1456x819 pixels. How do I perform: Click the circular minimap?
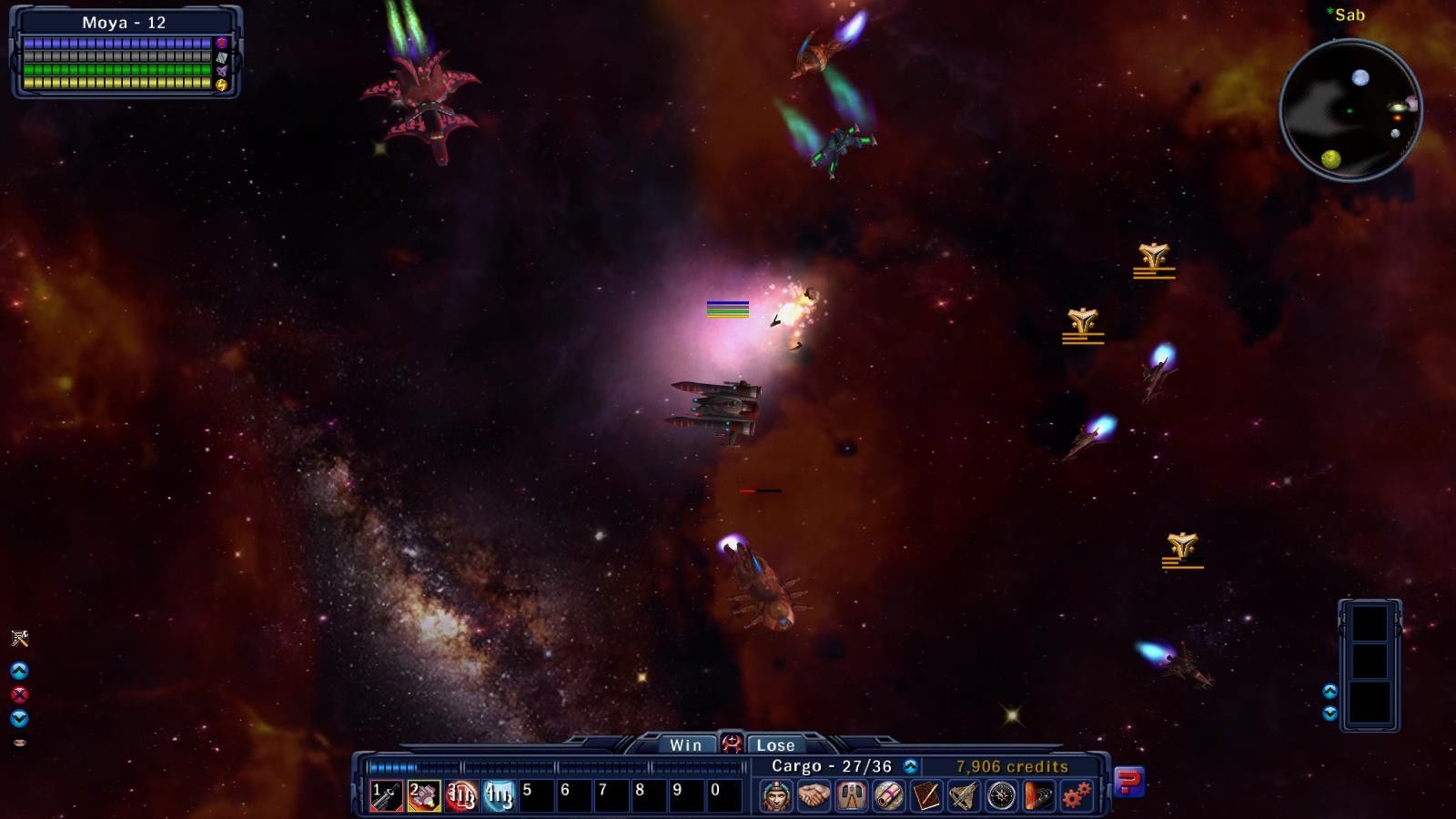tap(1350, 110)
